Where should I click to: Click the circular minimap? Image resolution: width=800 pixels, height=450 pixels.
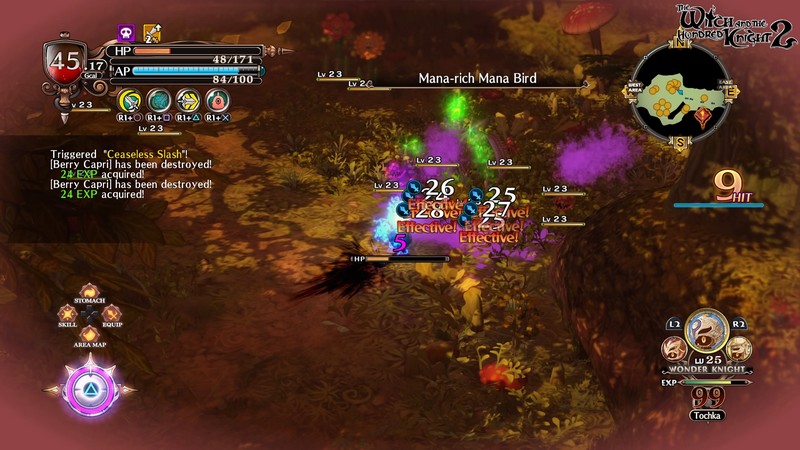coord(678,88)
